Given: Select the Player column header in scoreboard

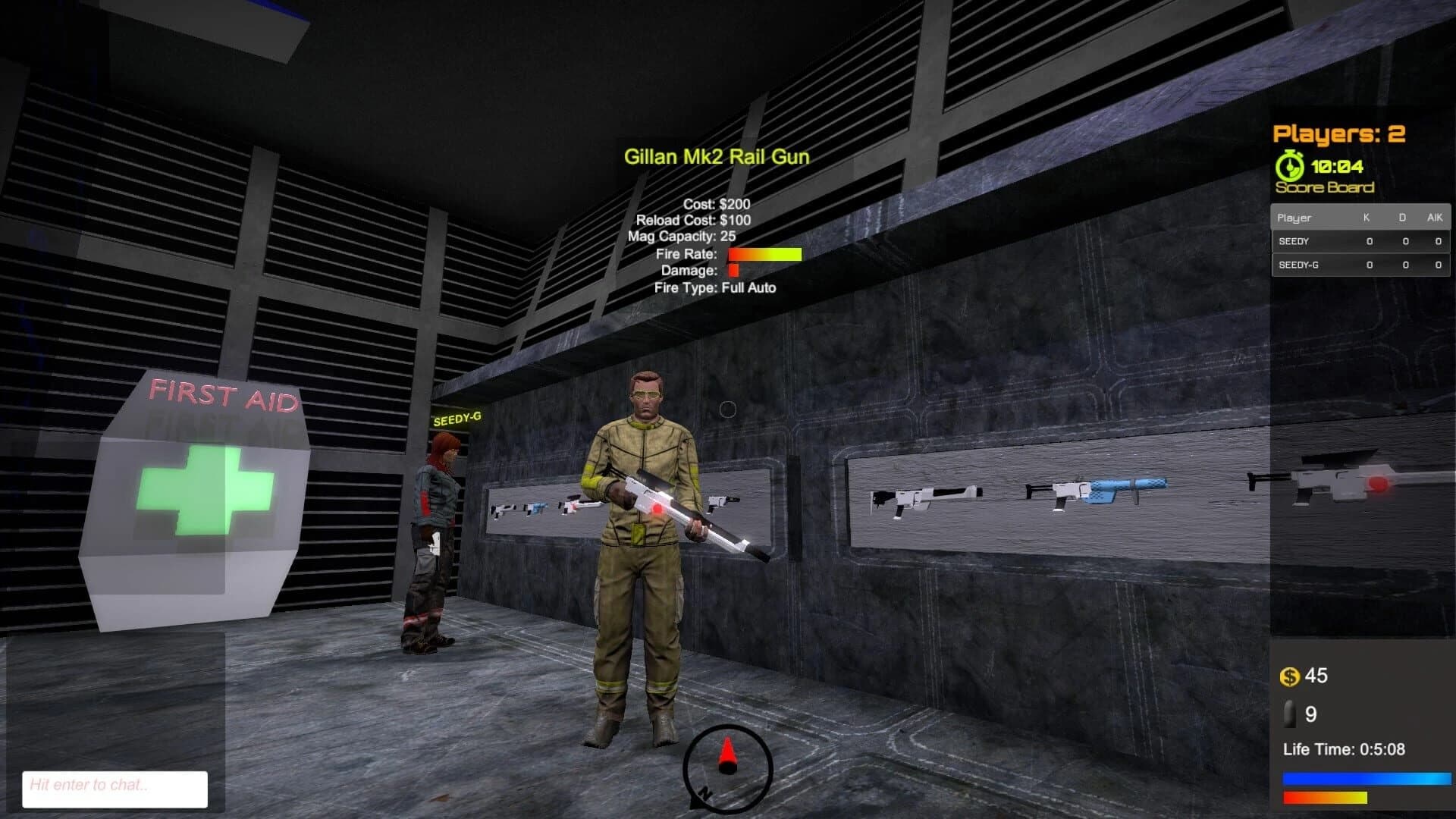Looking at the screenshot, I should click(1294, 218).
